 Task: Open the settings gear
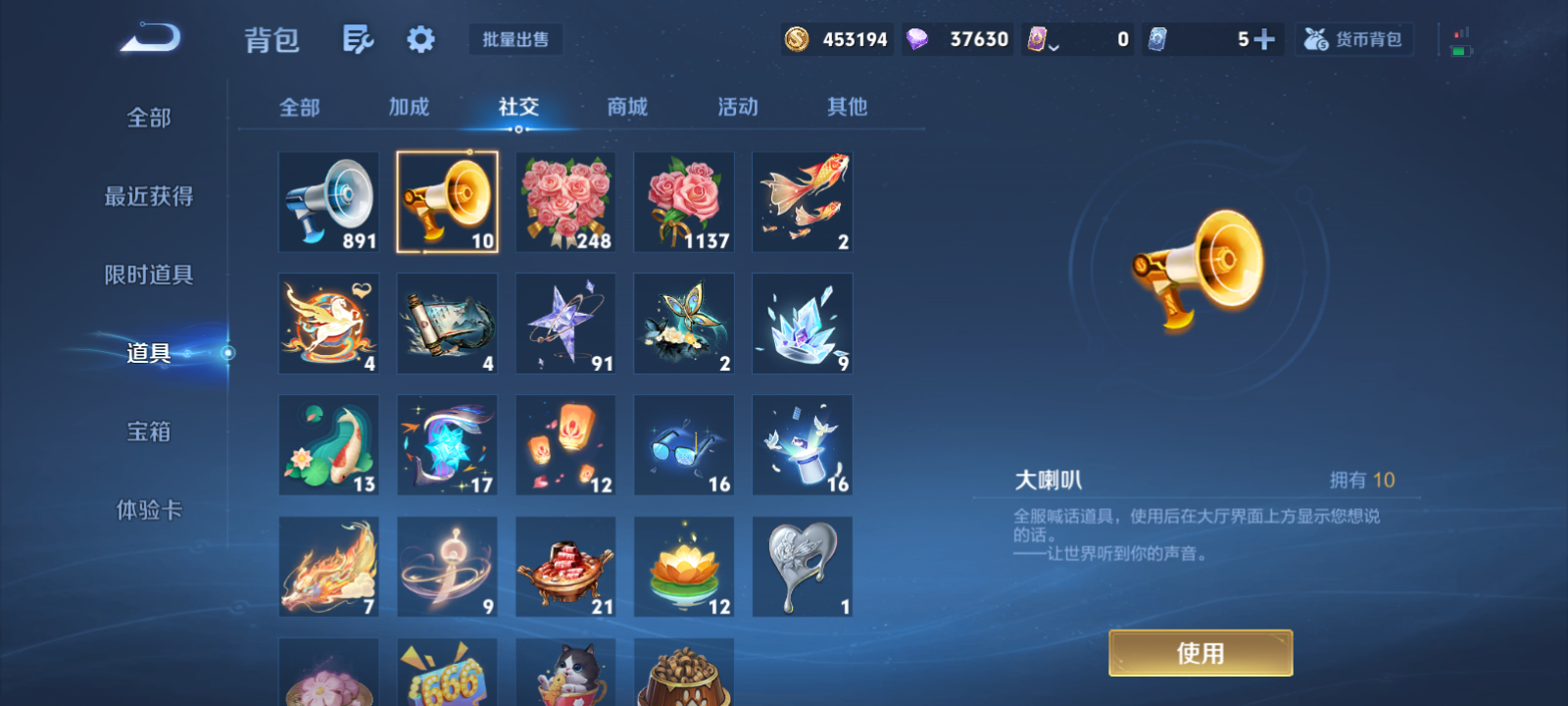point(419,37)
